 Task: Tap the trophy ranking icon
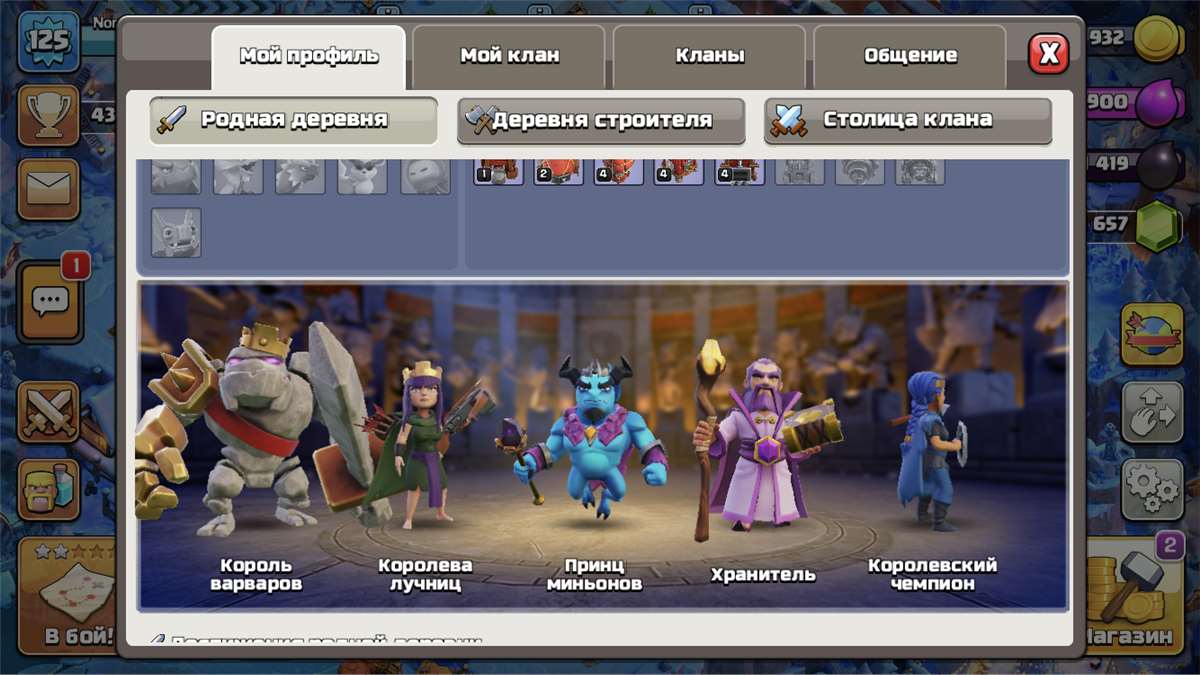point(48,116)
